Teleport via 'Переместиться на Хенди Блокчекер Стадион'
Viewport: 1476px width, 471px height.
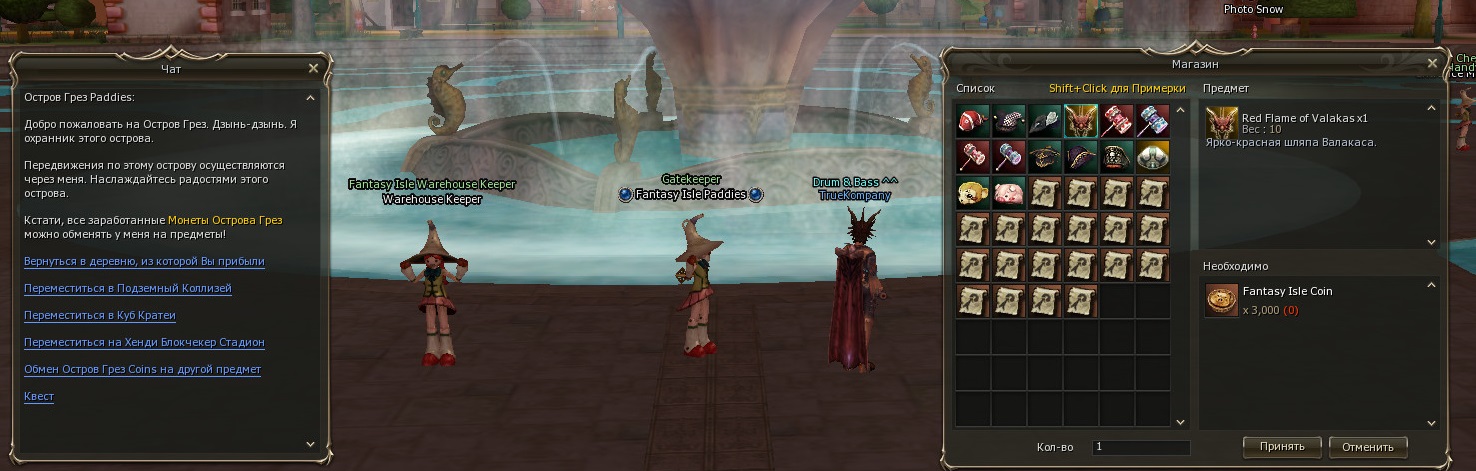pyautogui.click(x=144, y=342)
